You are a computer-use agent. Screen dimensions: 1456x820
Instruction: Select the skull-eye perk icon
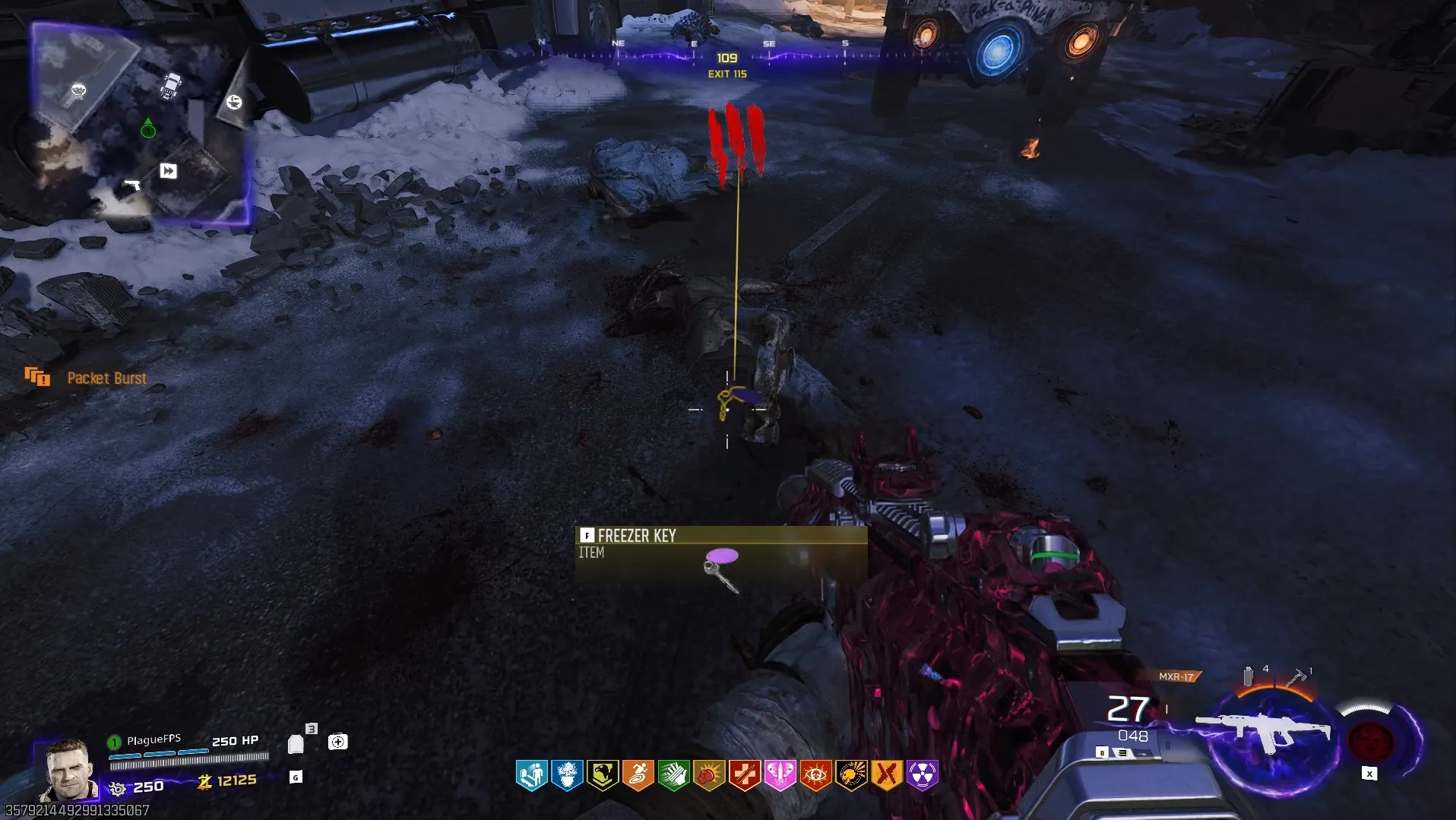[815, 775]
